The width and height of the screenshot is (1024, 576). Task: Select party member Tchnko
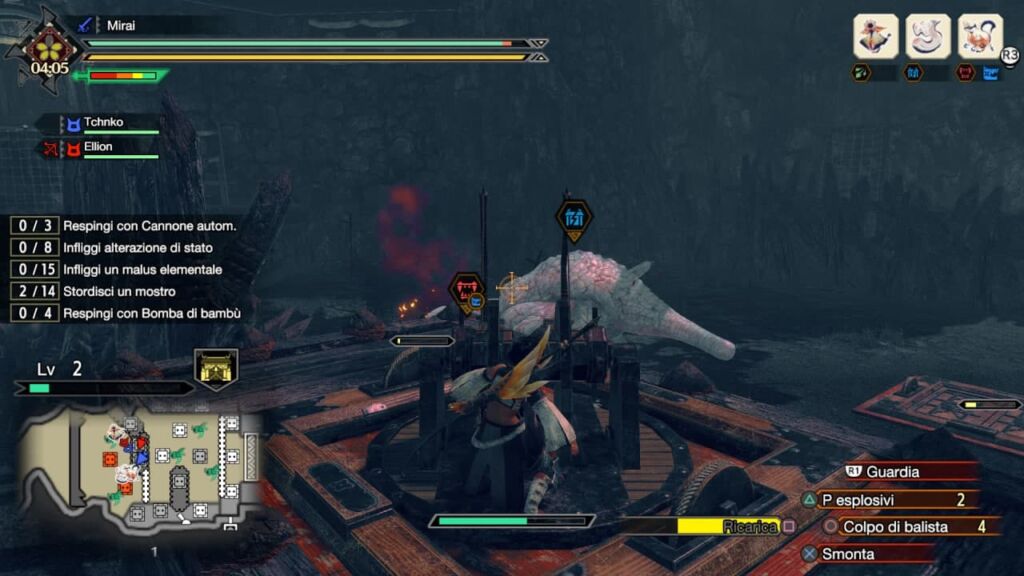coord(104,124)
